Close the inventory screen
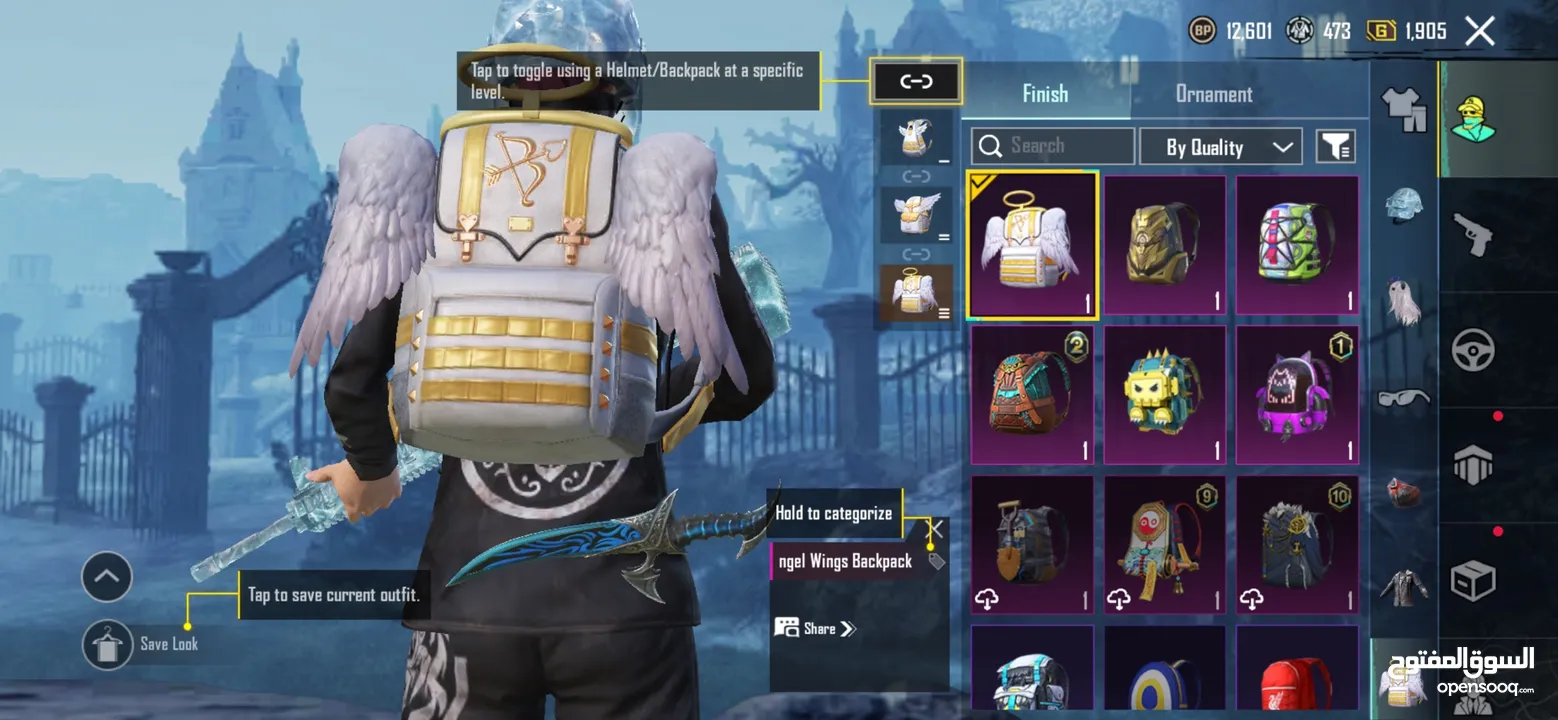Viewport: 1558px width, 720px height. tap(1479, 31)
